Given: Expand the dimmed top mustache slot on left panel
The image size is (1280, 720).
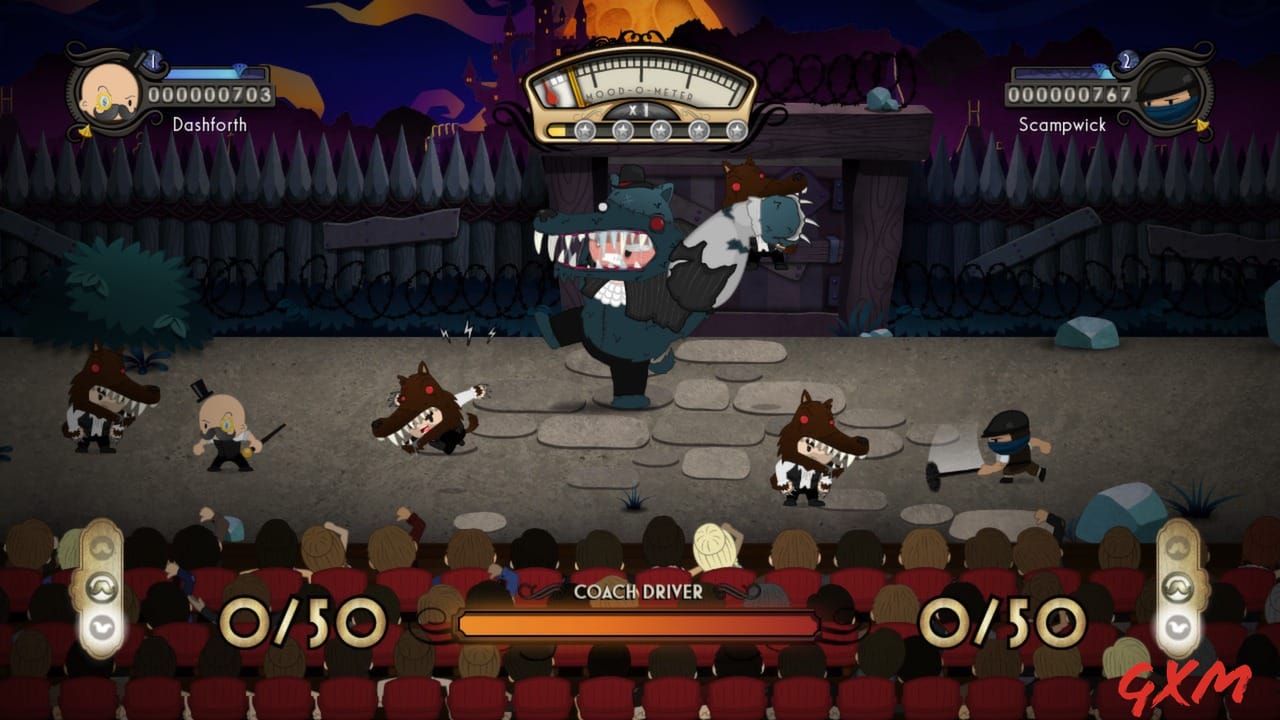Looking at the screenshot, I should (101, 547).
